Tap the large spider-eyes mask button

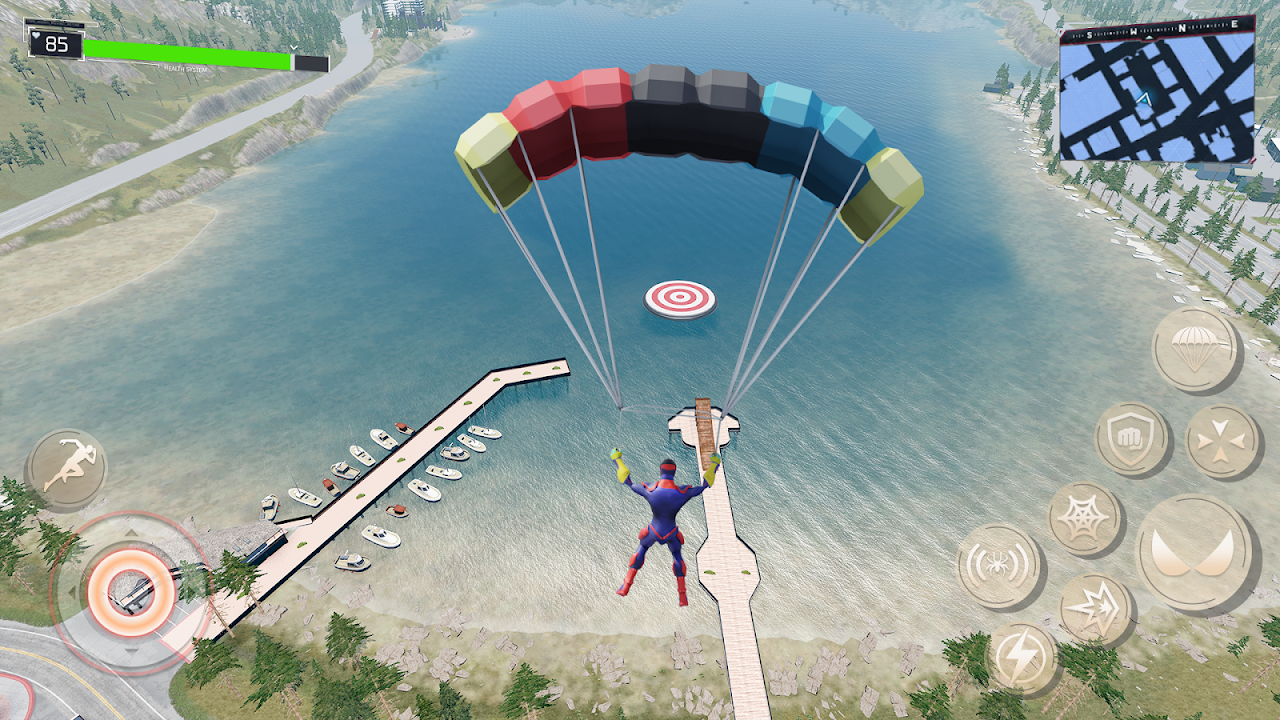tap(1194, 552)
